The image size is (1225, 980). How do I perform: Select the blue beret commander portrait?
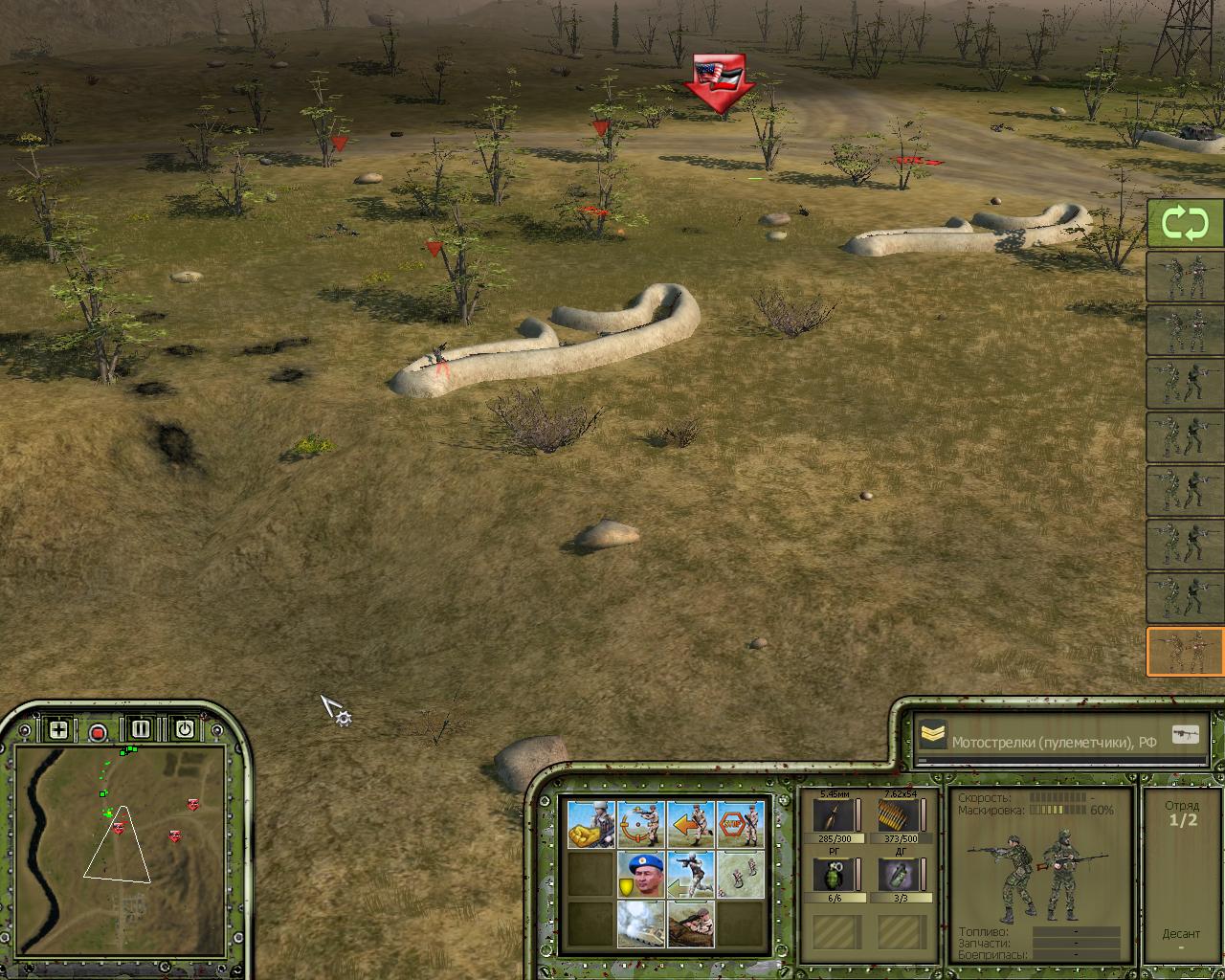tap(641, 874)
